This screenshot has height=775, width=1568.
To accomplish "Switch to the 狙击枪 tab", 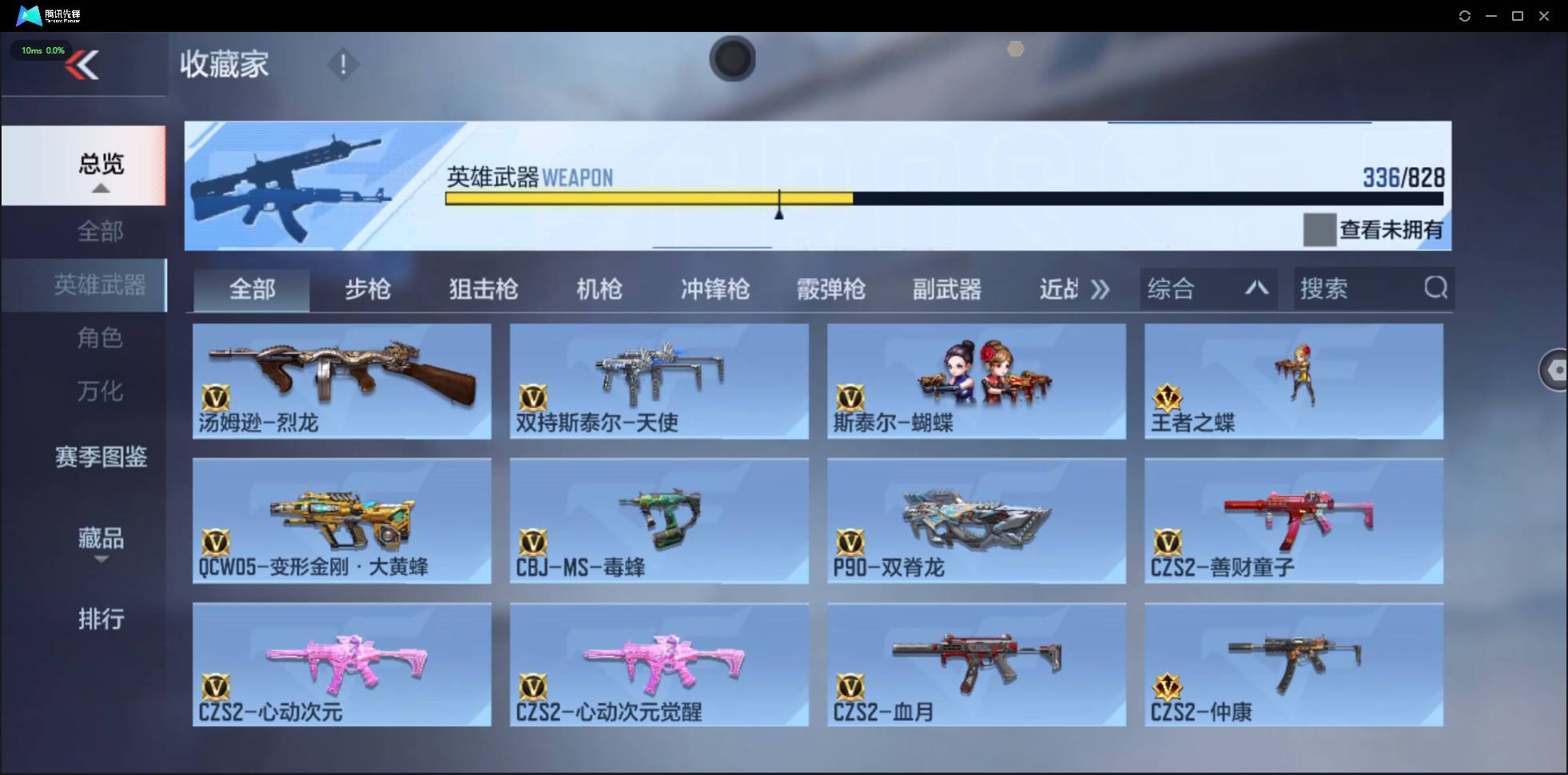I will [483, 289].
